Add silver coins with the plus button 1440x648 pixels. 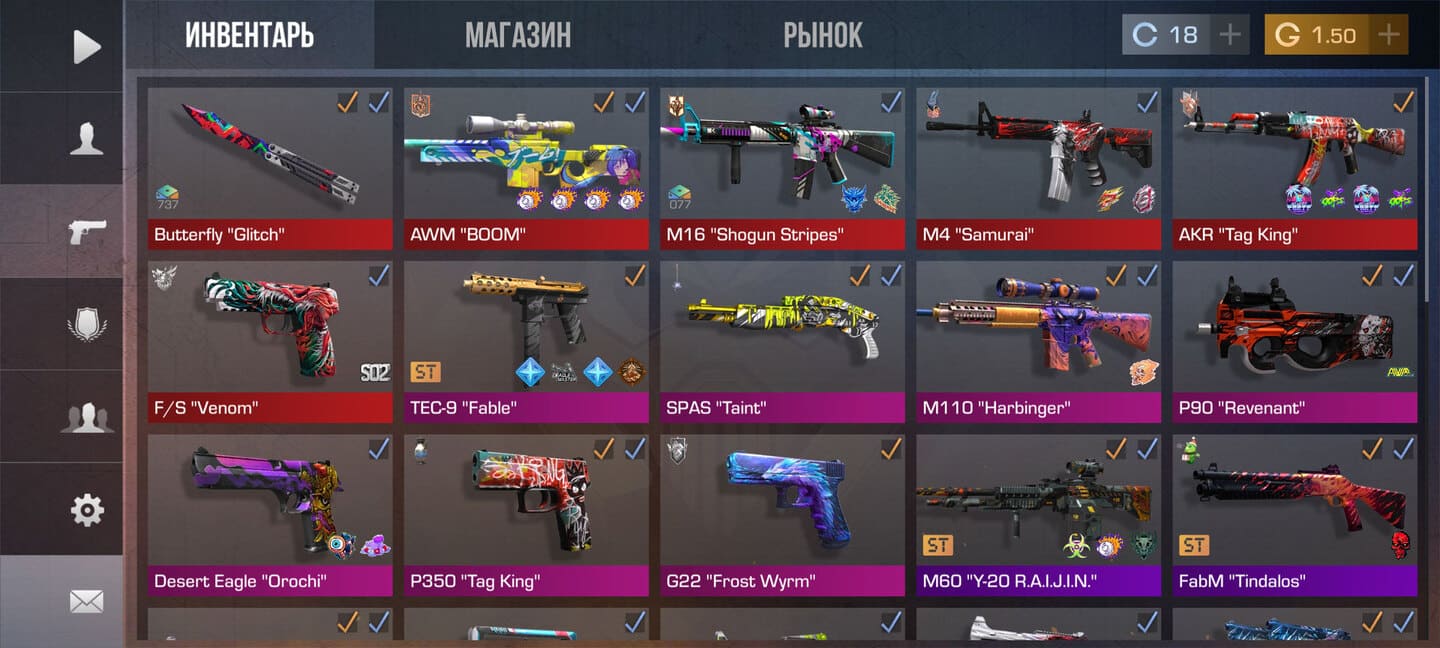point(1230,35)
